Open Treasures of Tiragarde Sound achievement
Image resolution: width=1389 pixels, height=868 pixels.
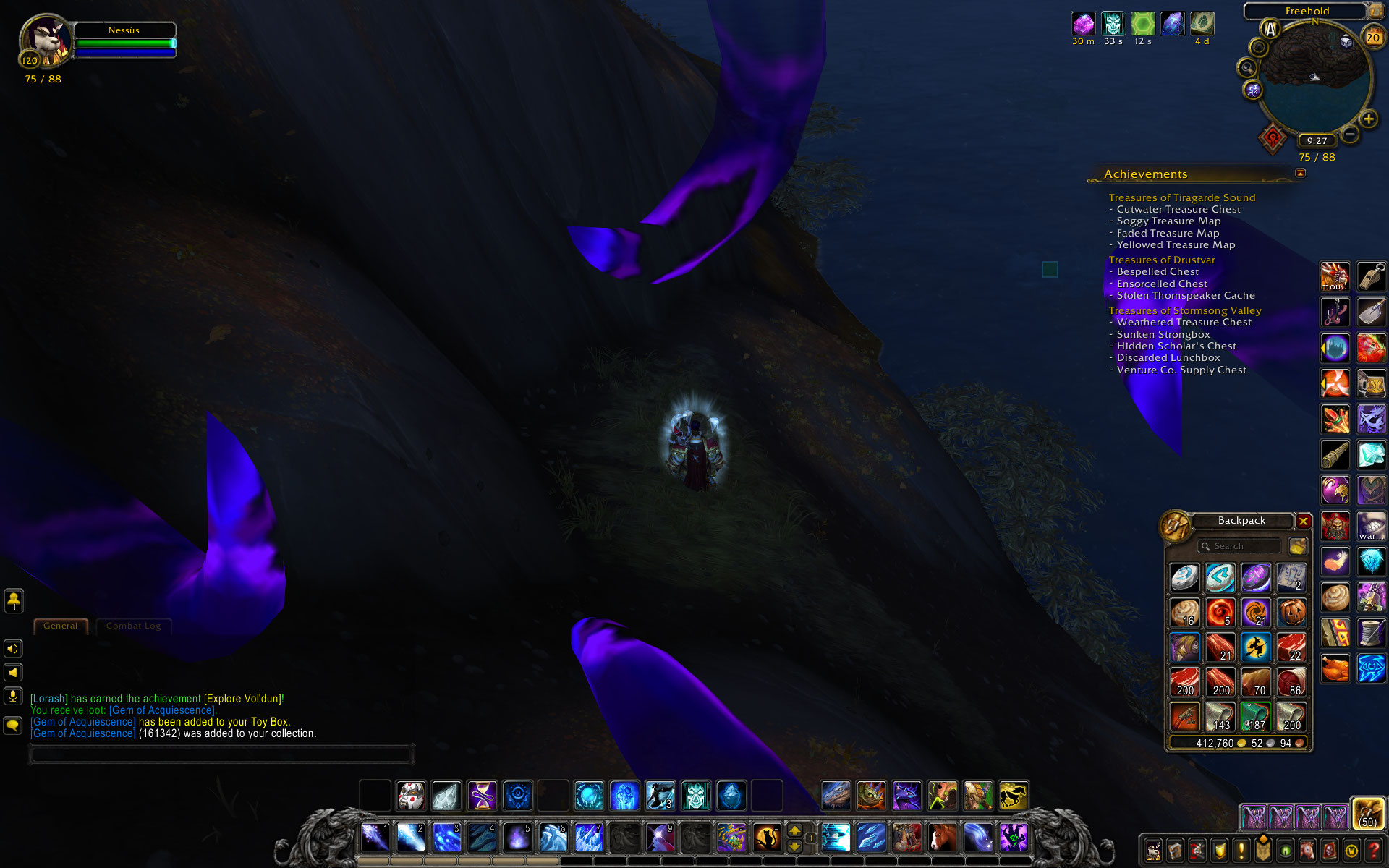[1181, 197]
